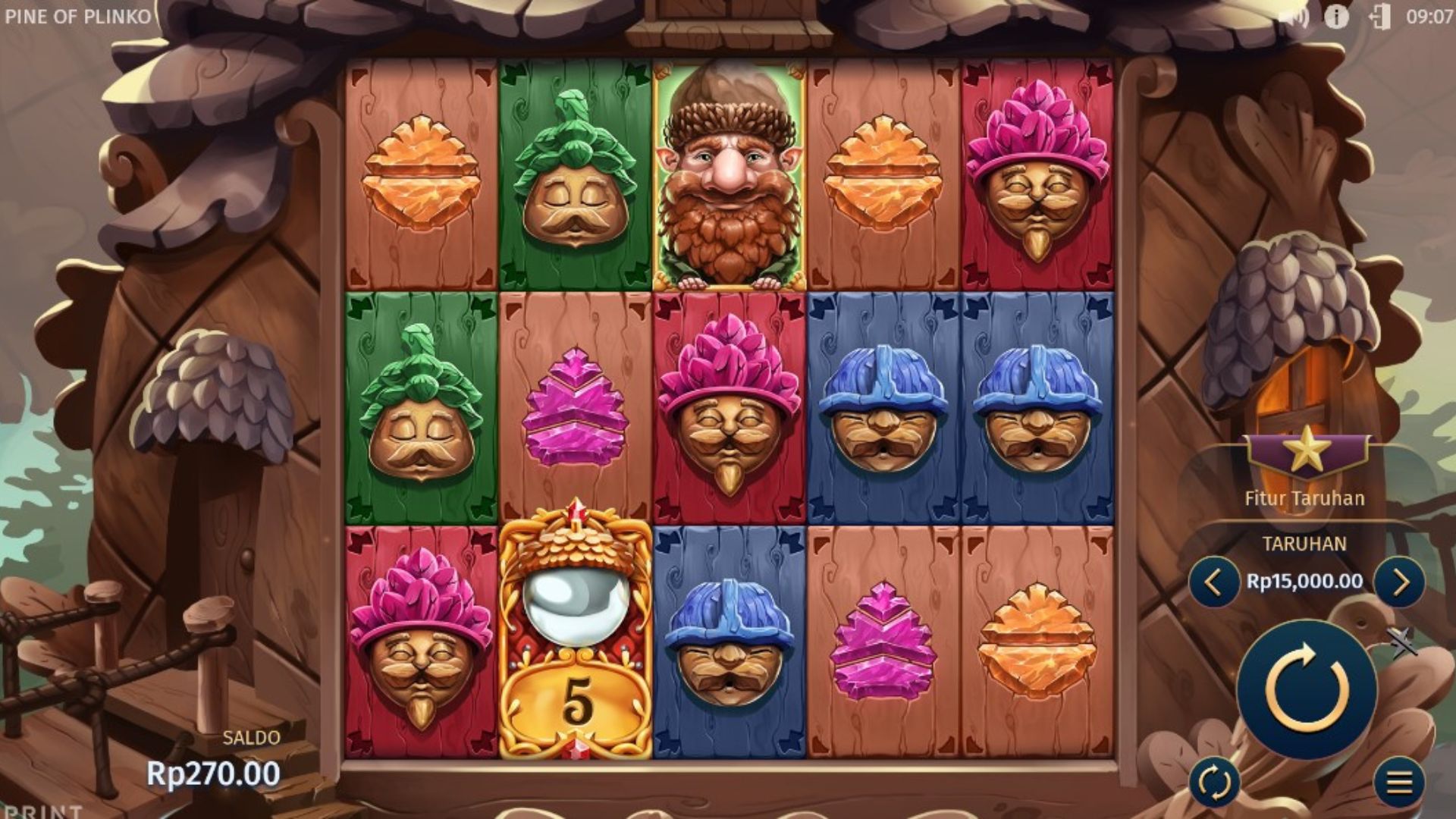Decrease the bet with the left arrow
This screenshot has width=1456, height=819.
click(x=1213, y=582)
